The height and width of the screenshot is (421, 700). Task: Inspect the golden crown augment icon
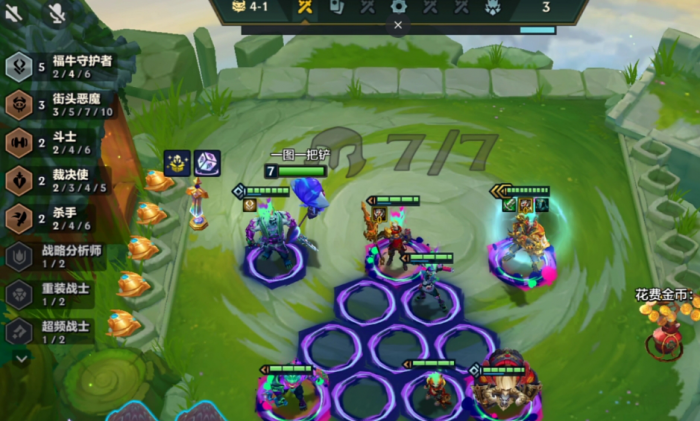[x=180, y=162]
